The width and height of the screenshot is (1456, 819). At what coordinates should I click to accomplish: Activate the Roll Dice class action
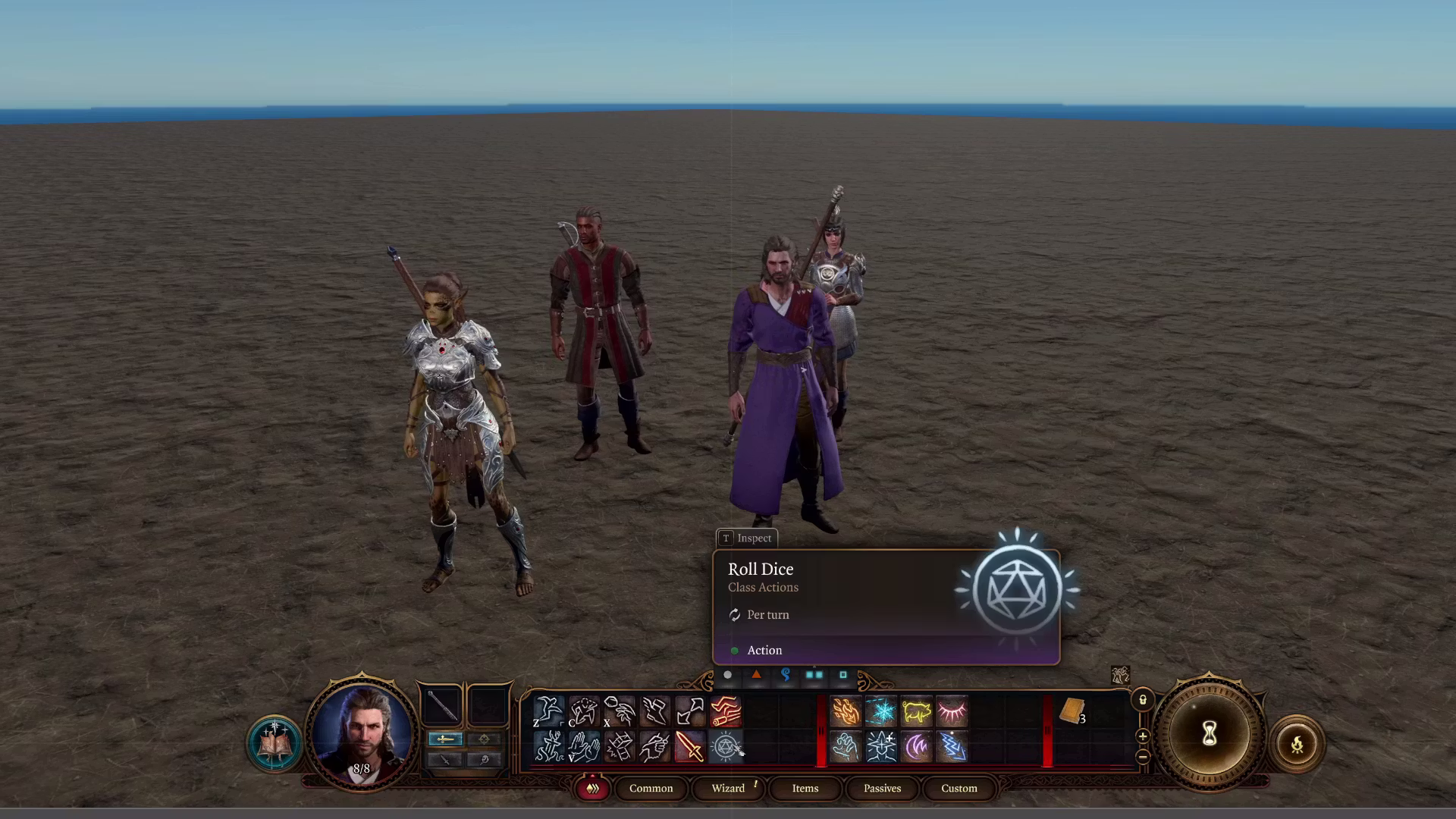(725, 748)
